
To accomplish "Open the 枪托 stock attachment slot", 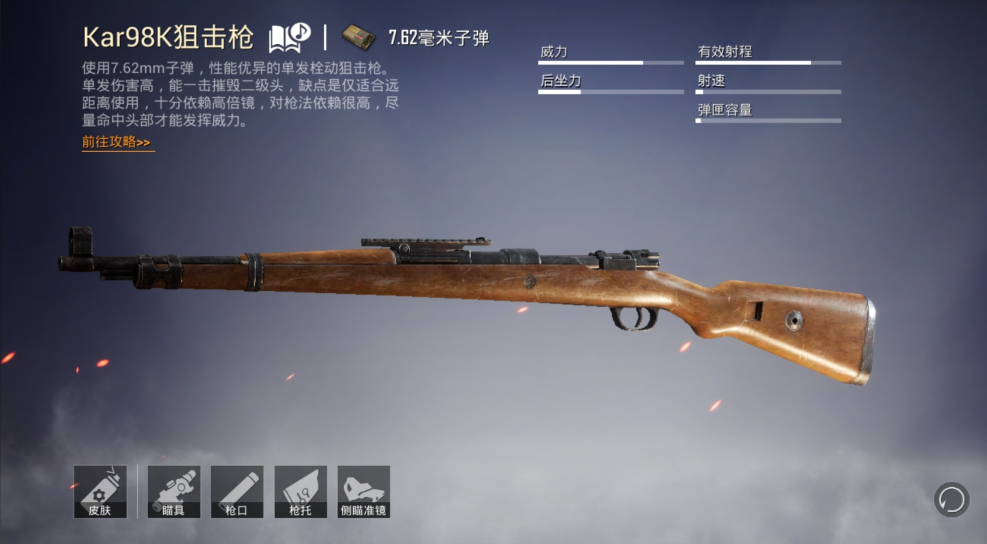I will (x=300, y=492).
